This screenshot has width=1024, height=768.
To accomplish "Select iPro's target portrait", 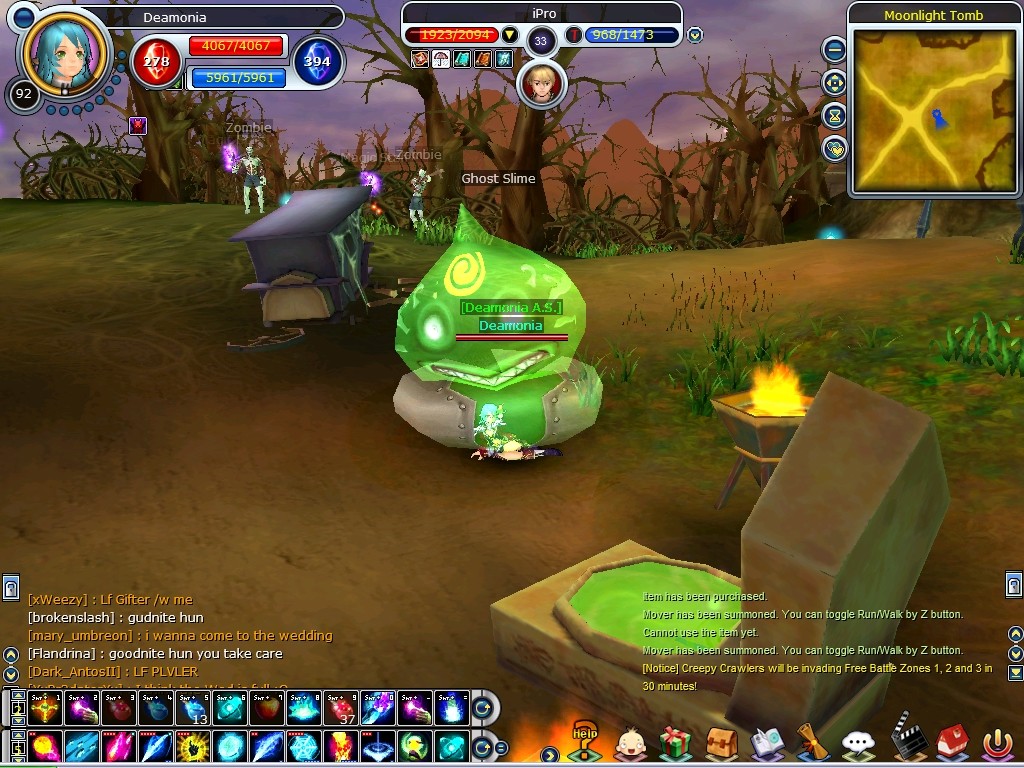I will pyautogui.click(x=541, y=84).
